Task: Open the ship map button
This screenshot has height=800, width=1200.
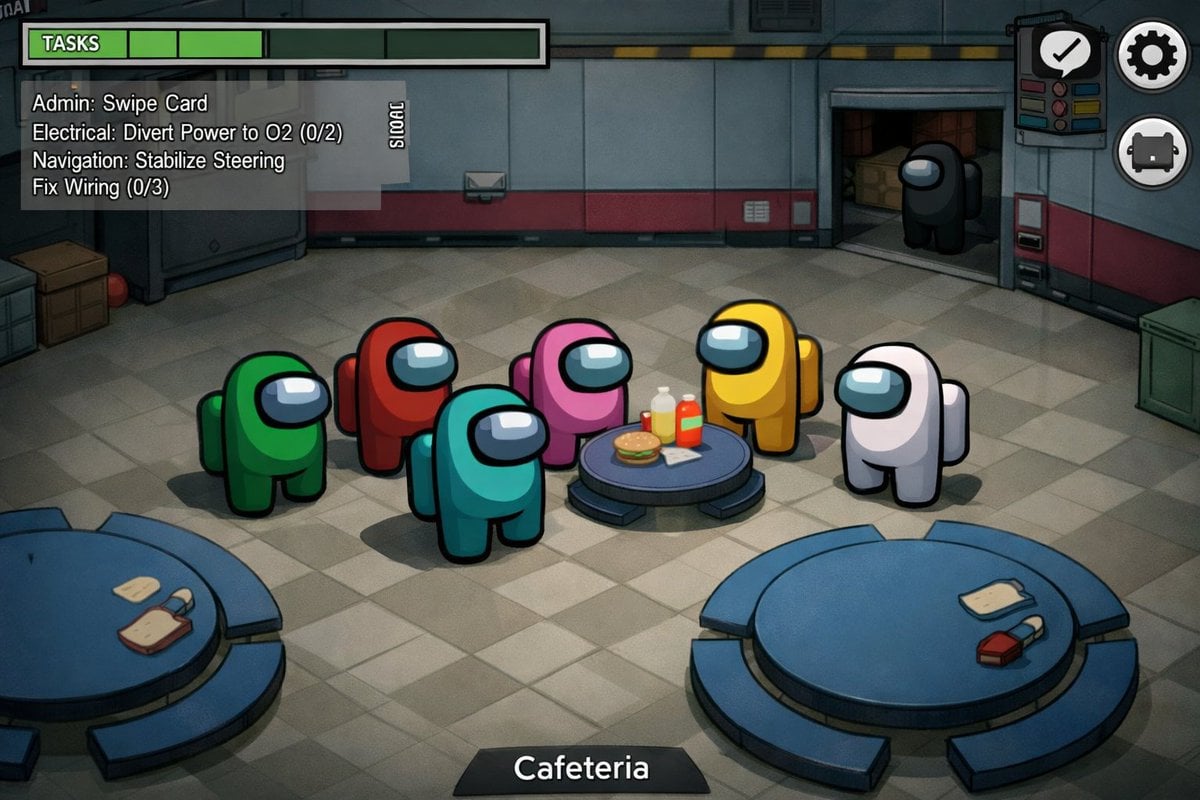Action: tap(1152, 151)
